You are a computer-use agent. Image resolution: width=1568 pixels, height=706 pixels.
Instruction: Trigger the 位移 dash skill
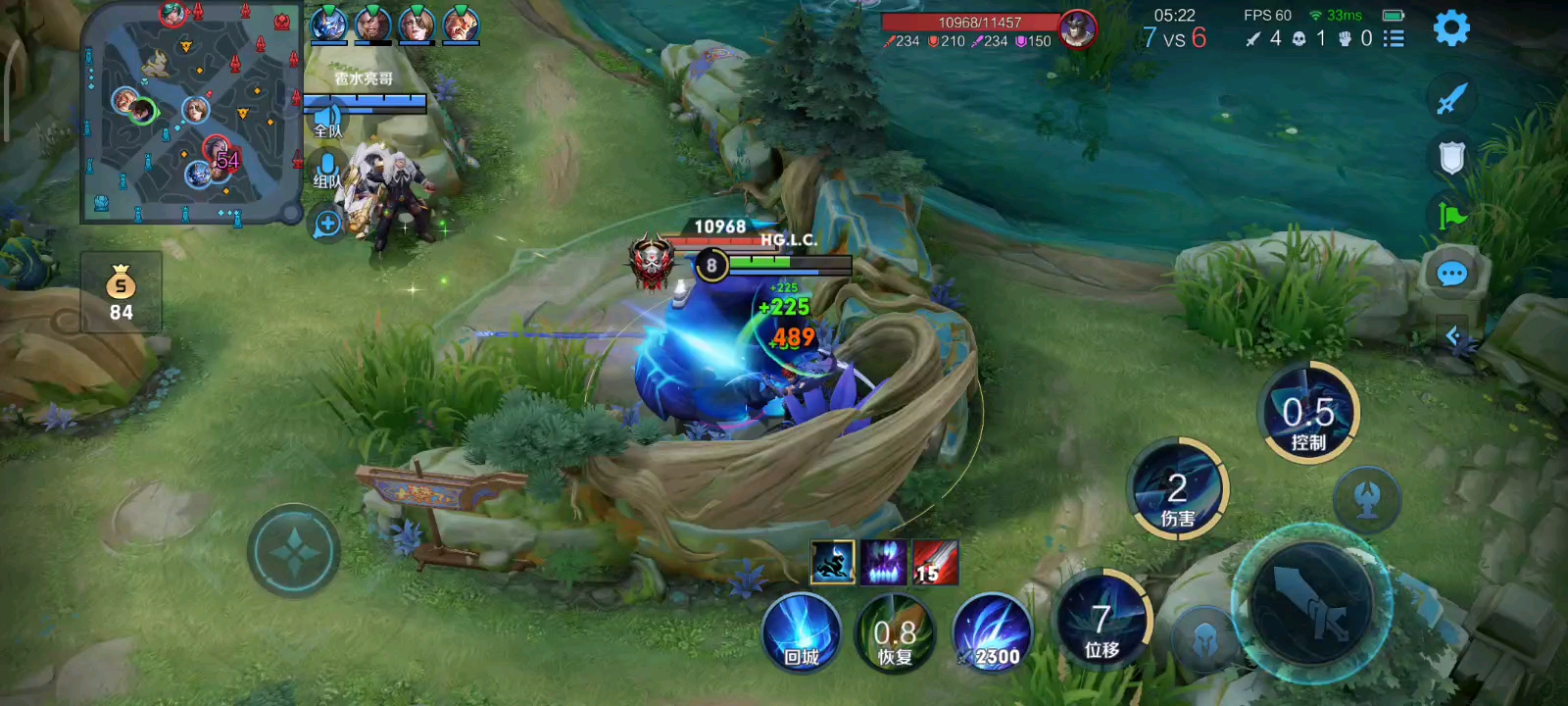tap(1102, 621)
